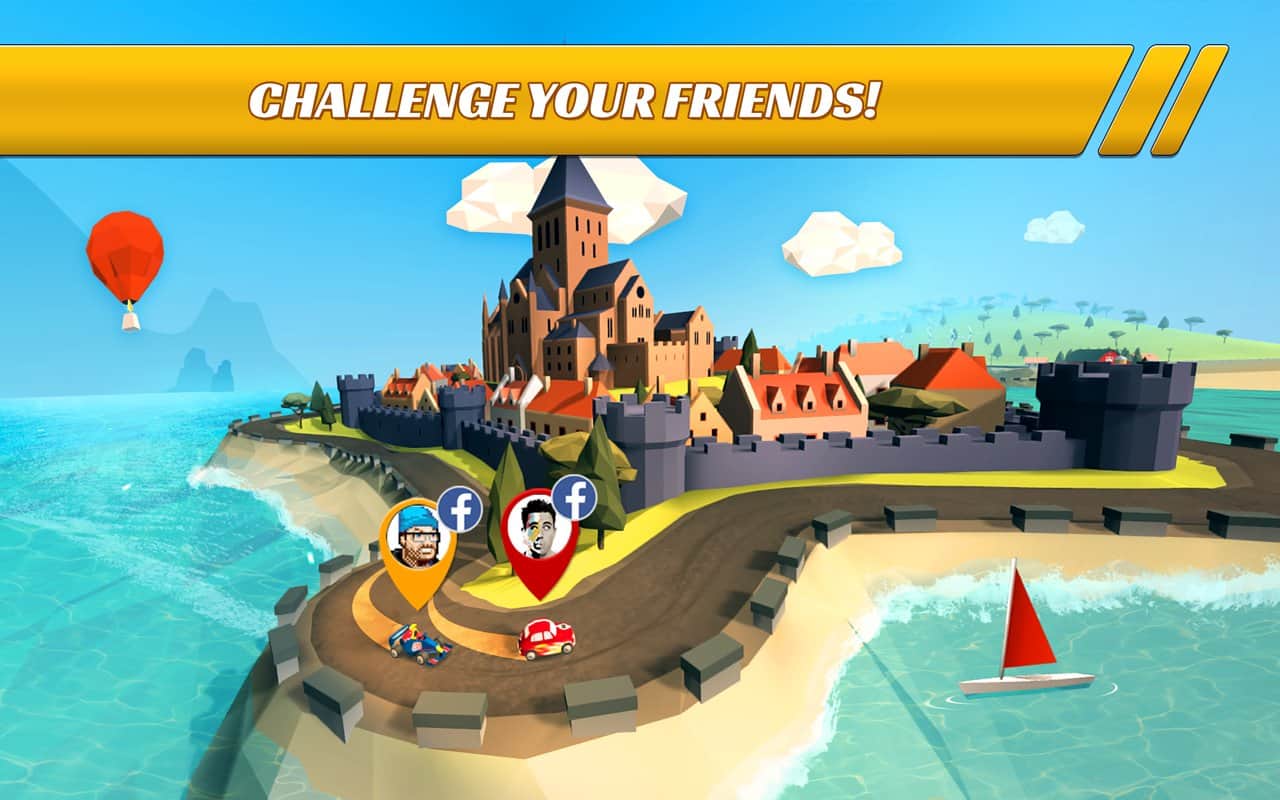Click the Facebook badge on the red marker
Image resolution: width=1280 pixels, height=800 pixels.
coord(574,497)
